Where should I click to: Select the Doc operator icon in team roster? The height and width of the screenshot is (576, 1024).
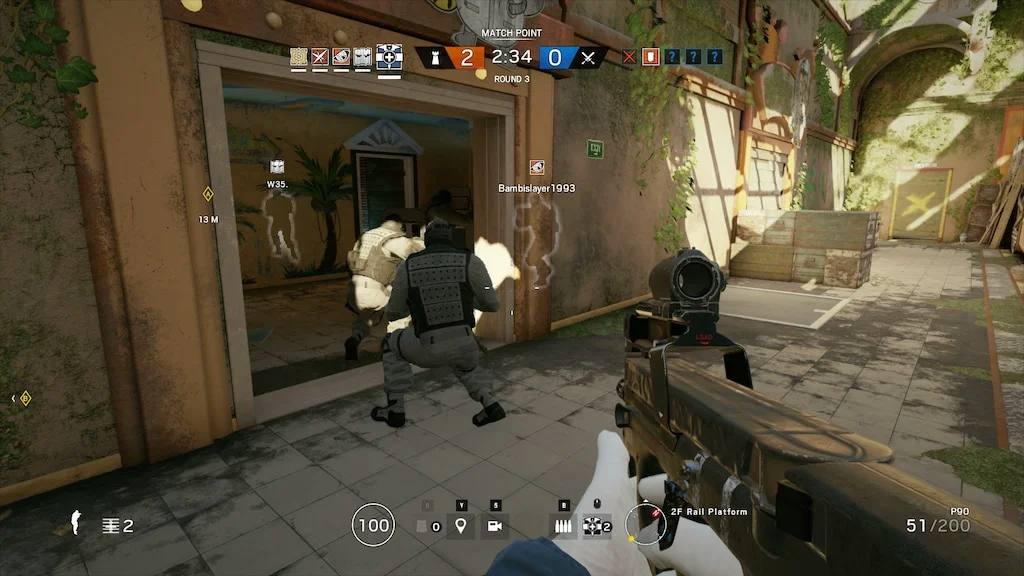(389, 57)
